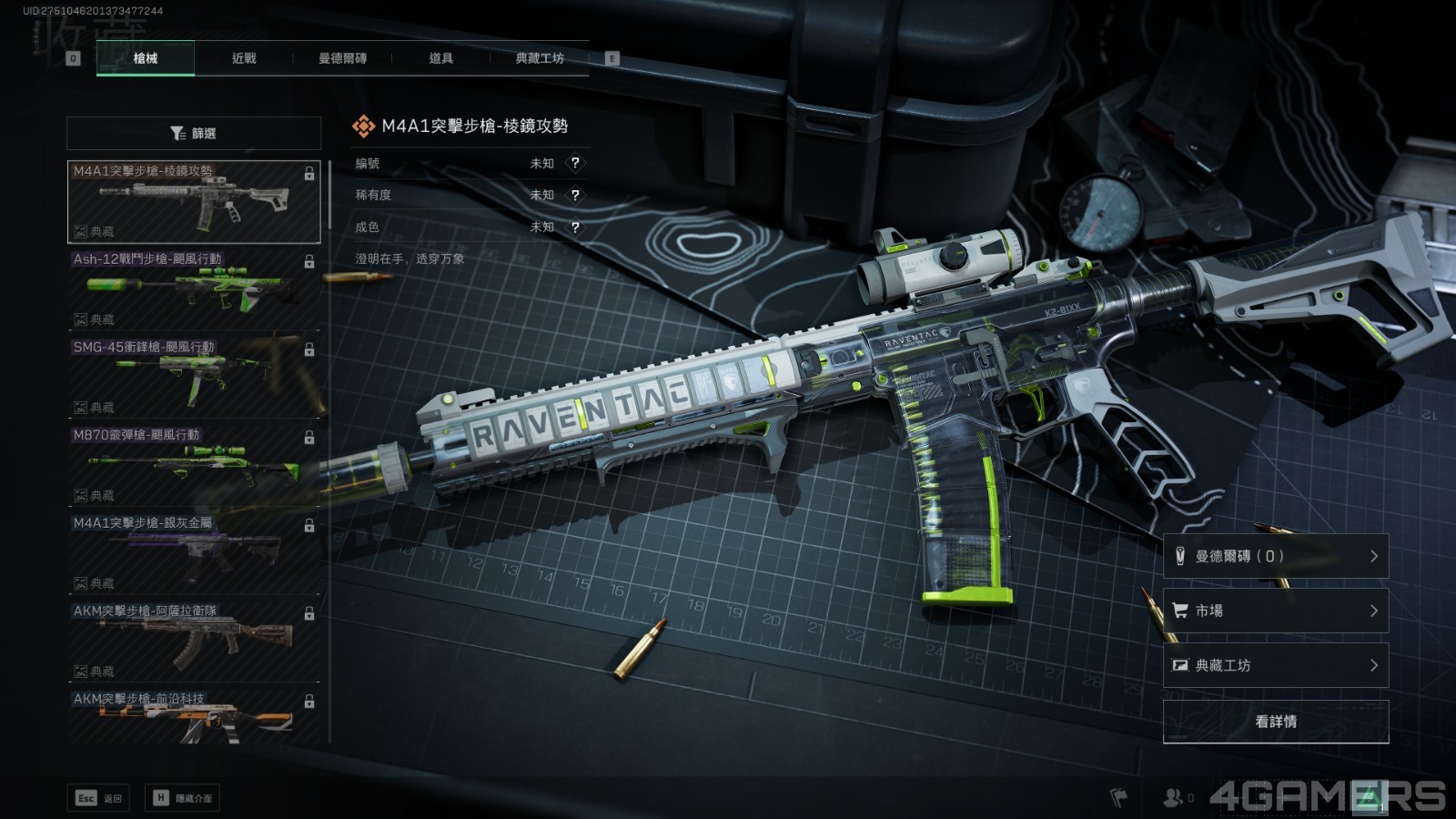This screenshot has height=819, width=1456.
Task: Open the 曼德爾磚 (0) side menu
Action: 1276,556
